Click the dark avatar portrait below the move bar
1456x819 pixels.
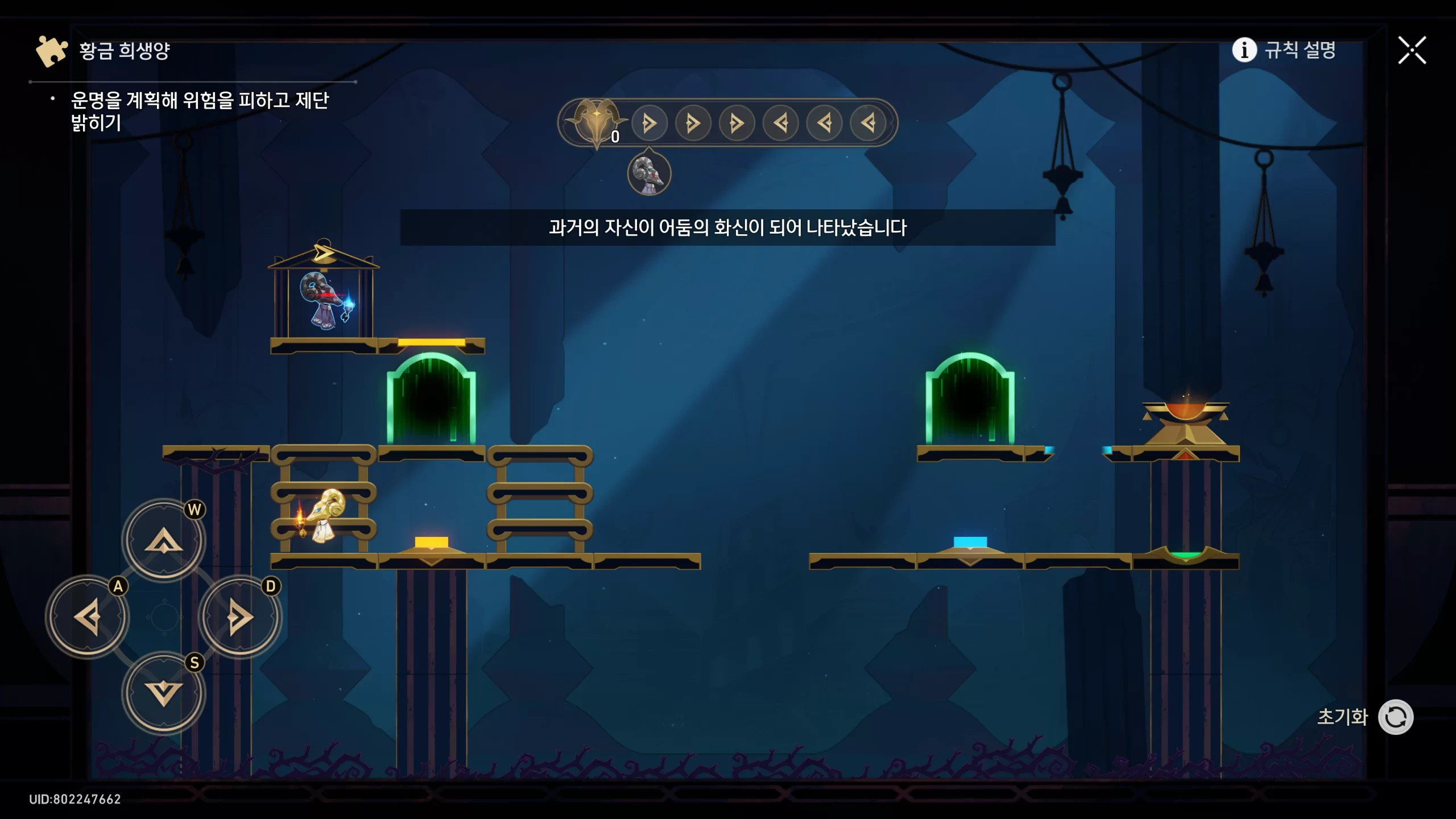click(649, 174)
